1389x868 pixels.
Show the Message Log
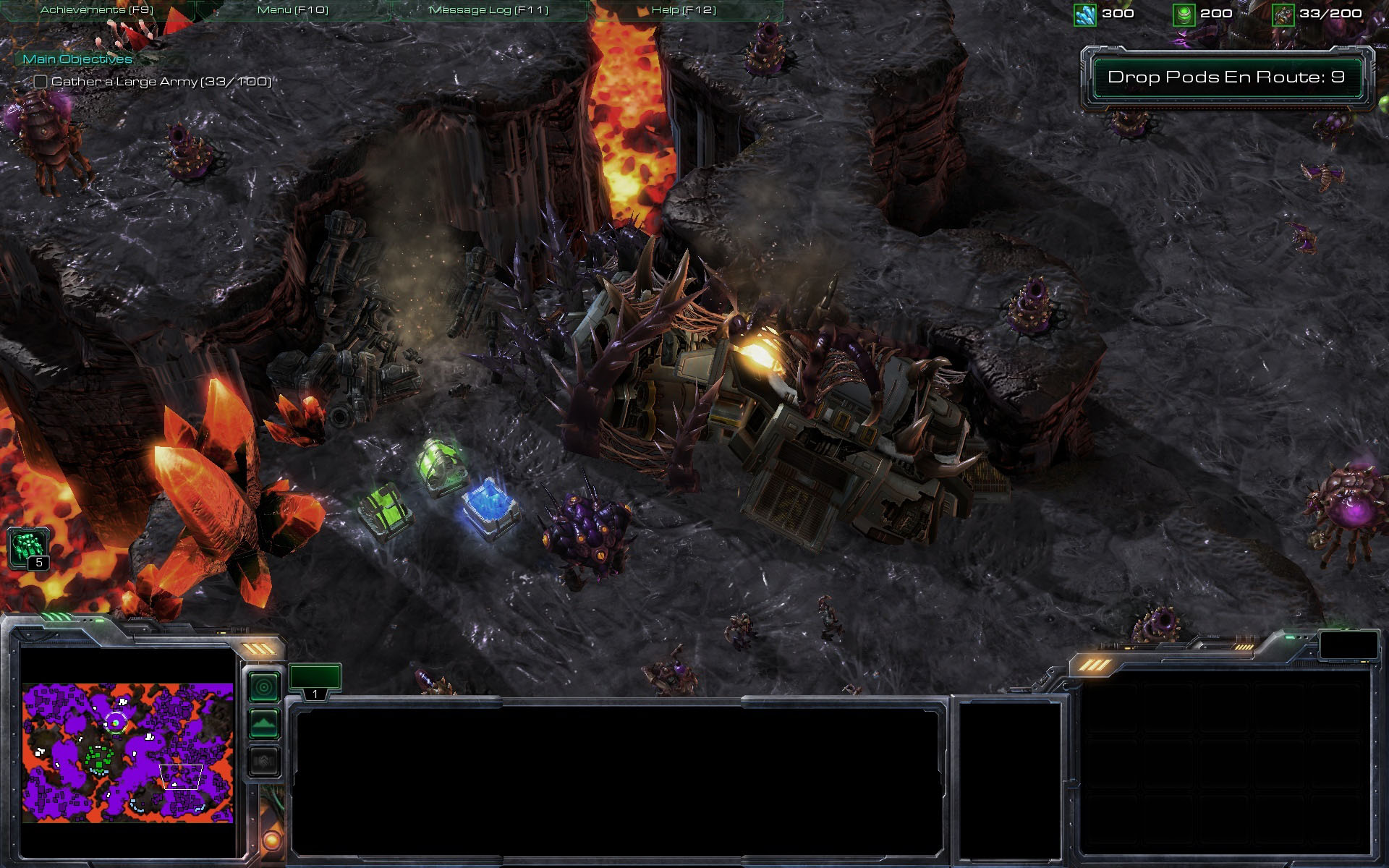(488, 10)
